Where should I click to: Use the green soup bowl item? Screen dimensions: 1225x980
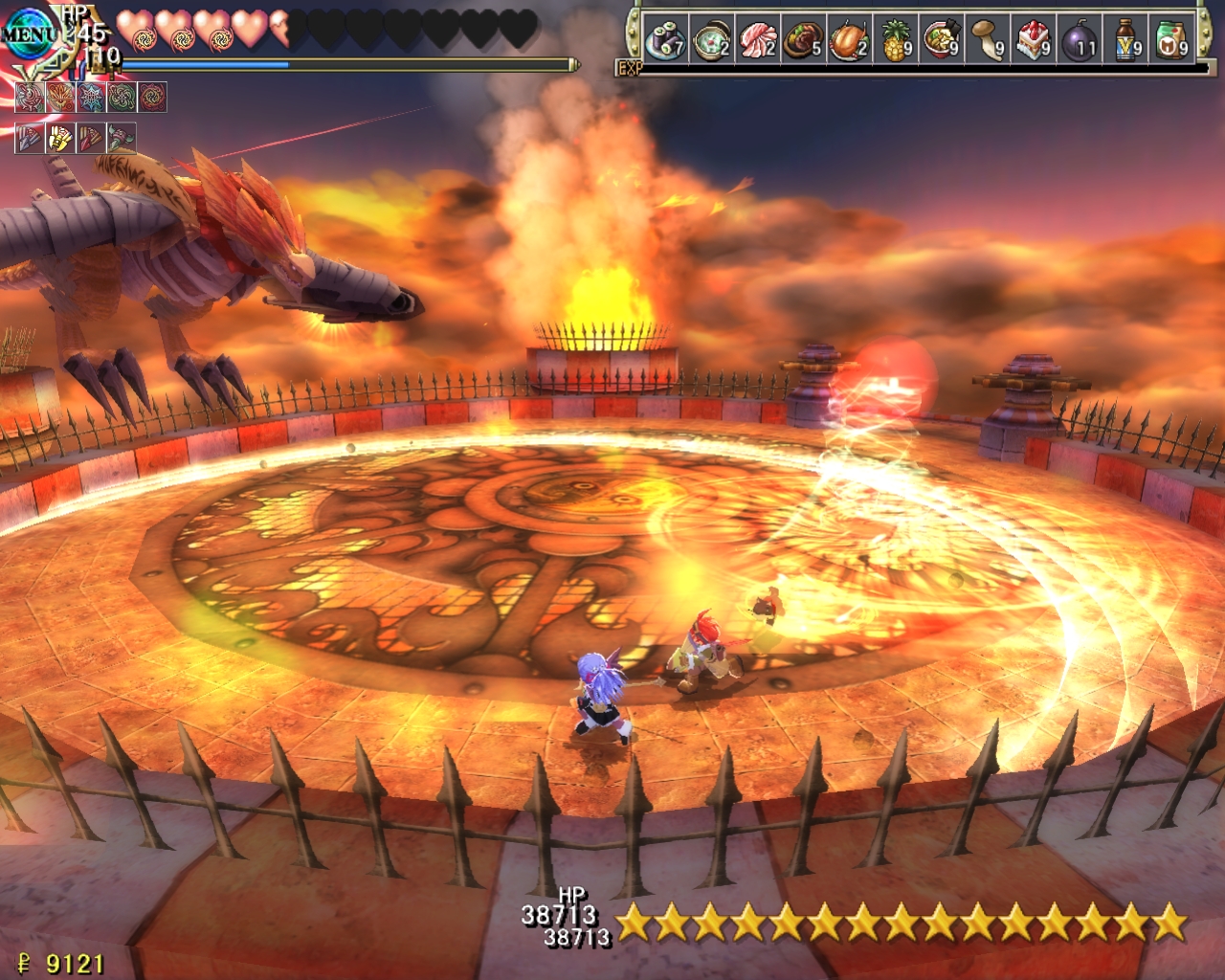click(711, 41)
